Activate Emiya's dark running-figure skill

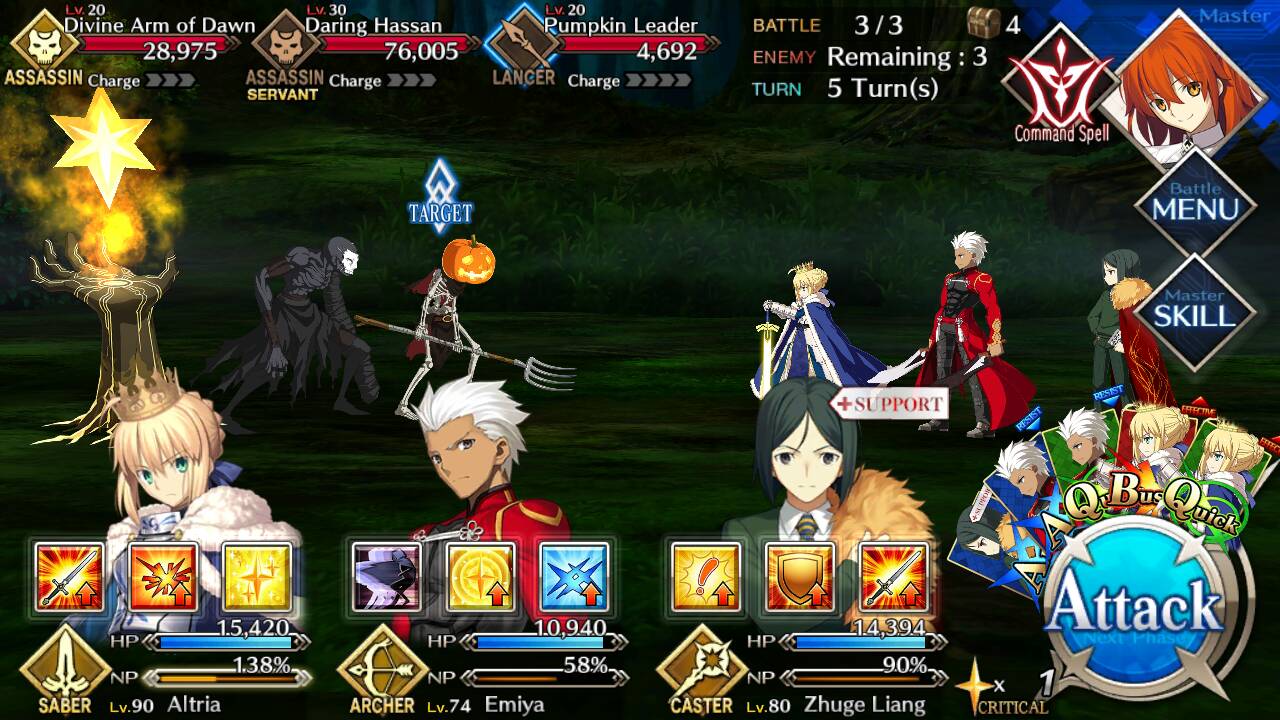tap(387, 577)
